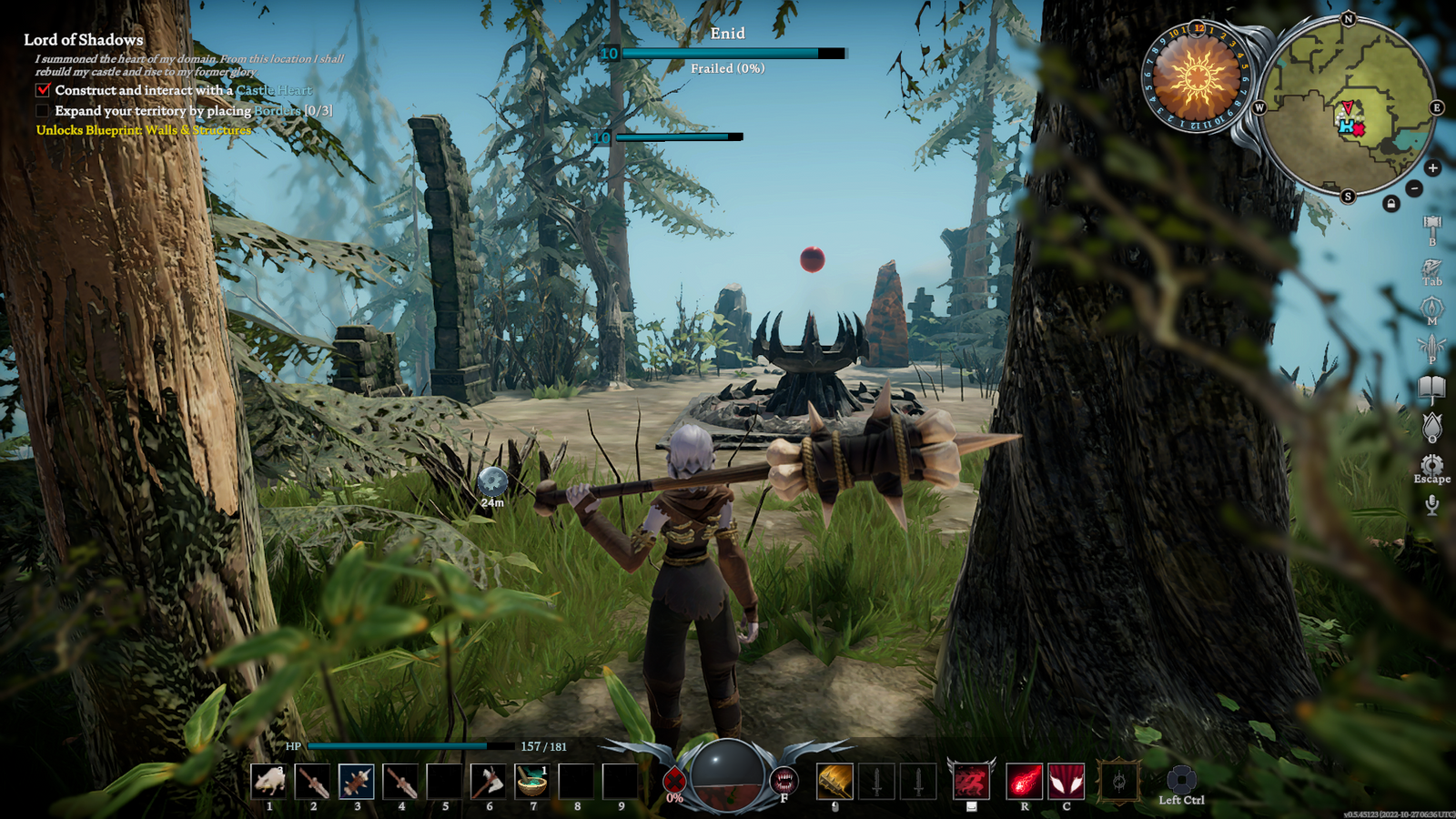Open the world map icon labeled M
Viewport: 1456px width, 819px height.
[1431, 308]
